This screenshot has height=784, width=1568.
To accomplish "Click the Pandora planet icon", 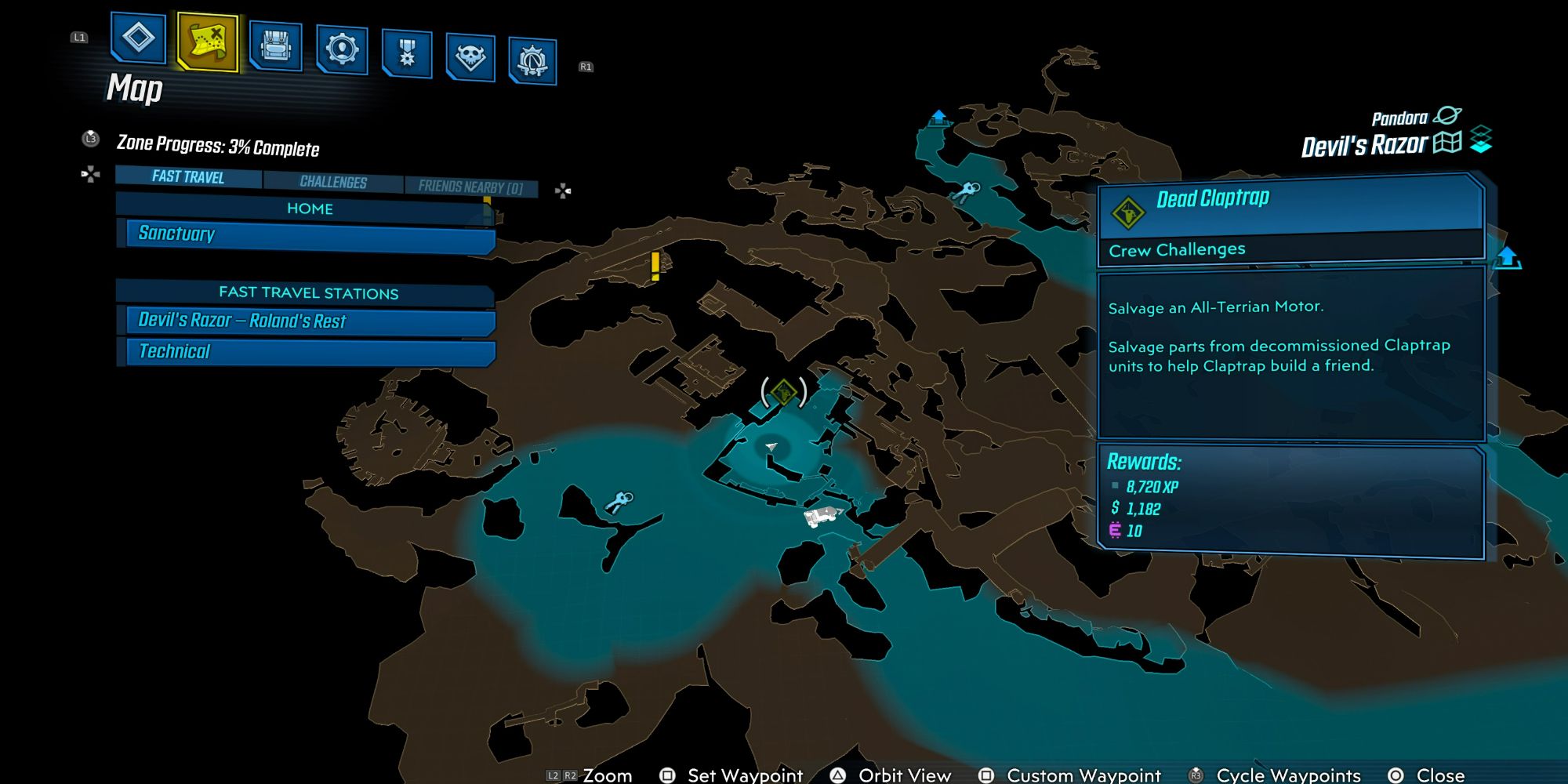I will point(1446,116).
